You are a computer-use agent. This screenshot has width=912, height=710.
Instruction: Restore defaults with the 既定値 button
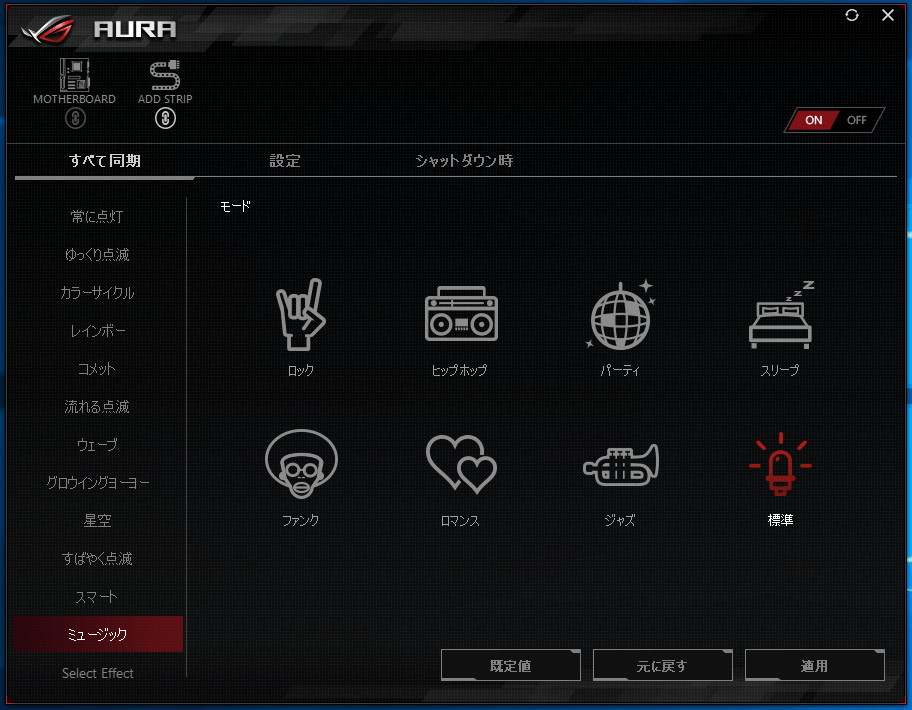(510, 666)
